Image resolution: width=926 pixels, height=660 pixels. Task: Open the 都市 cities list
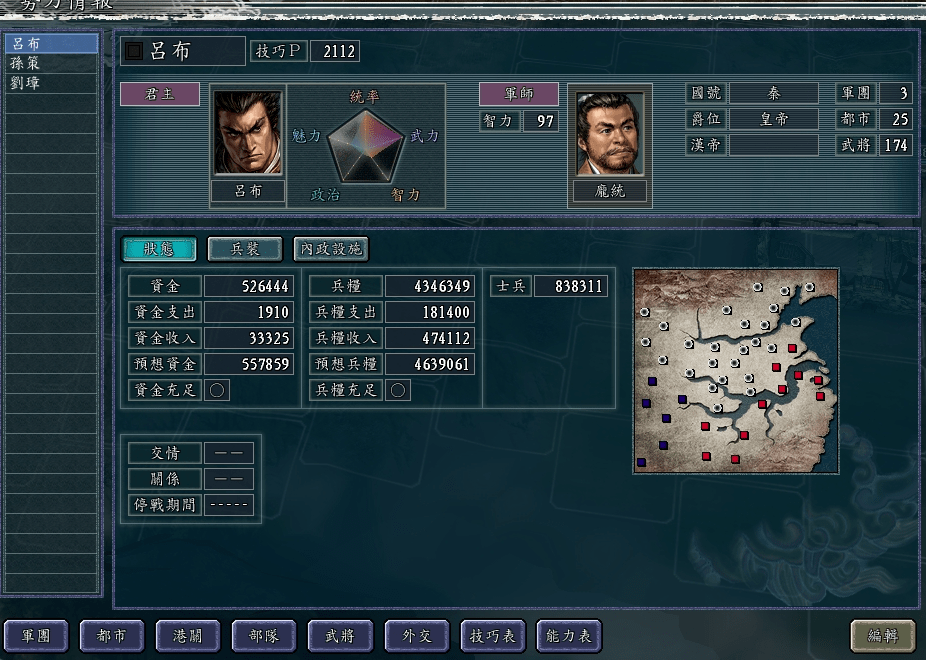(112, 636)
